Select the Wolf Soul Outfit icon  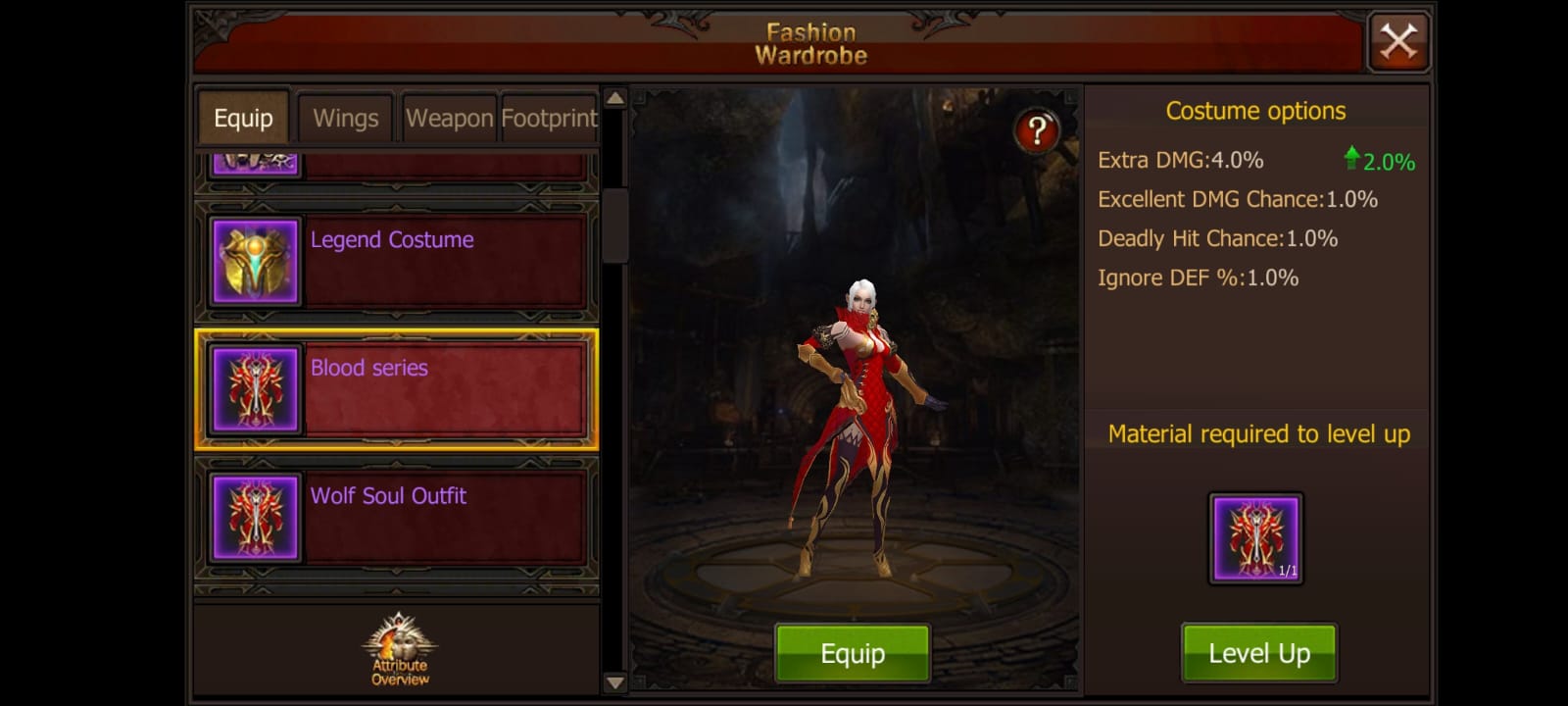[254, 517]
